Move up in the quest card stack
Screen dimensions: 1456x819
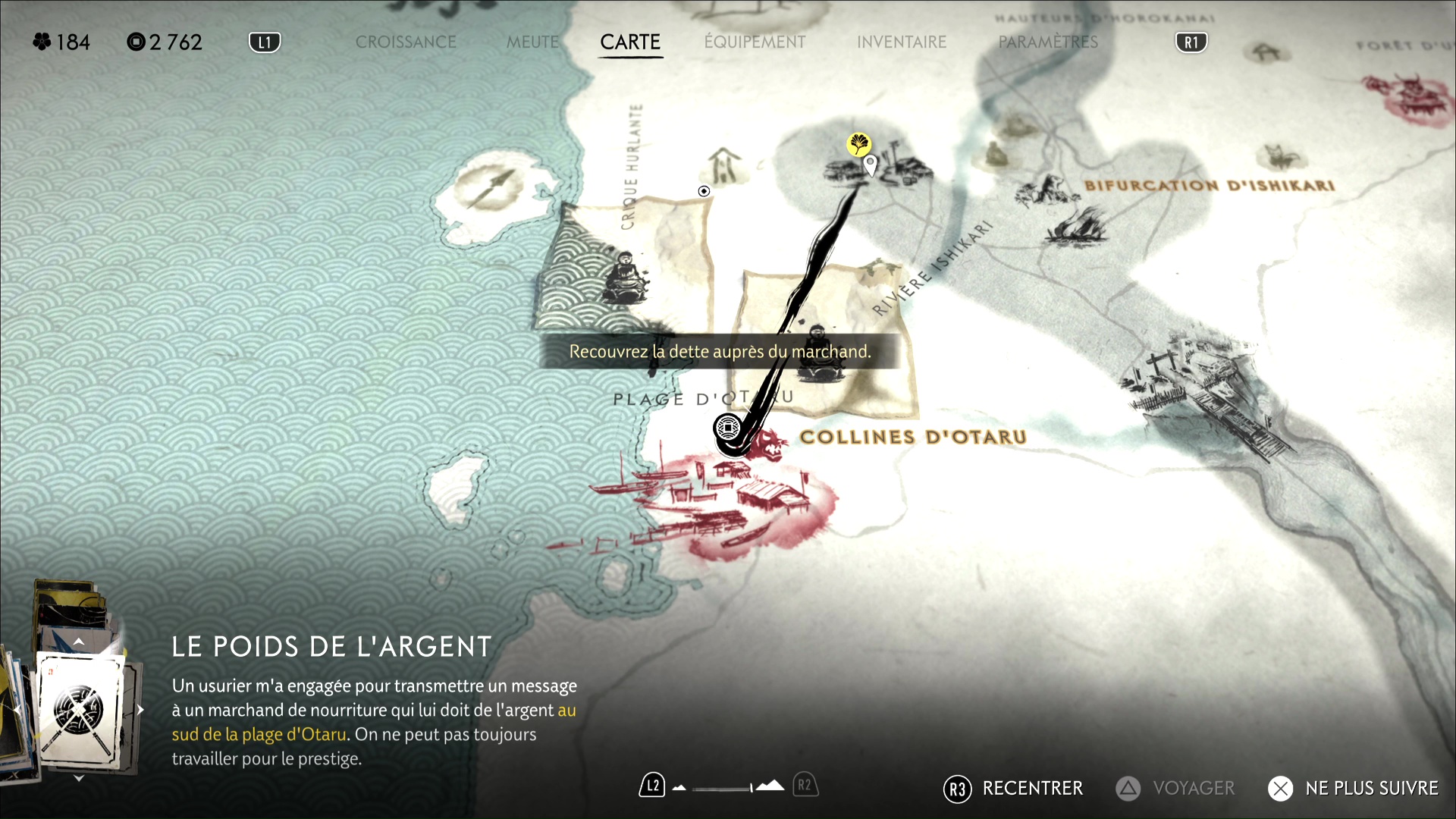click(79, 642)
